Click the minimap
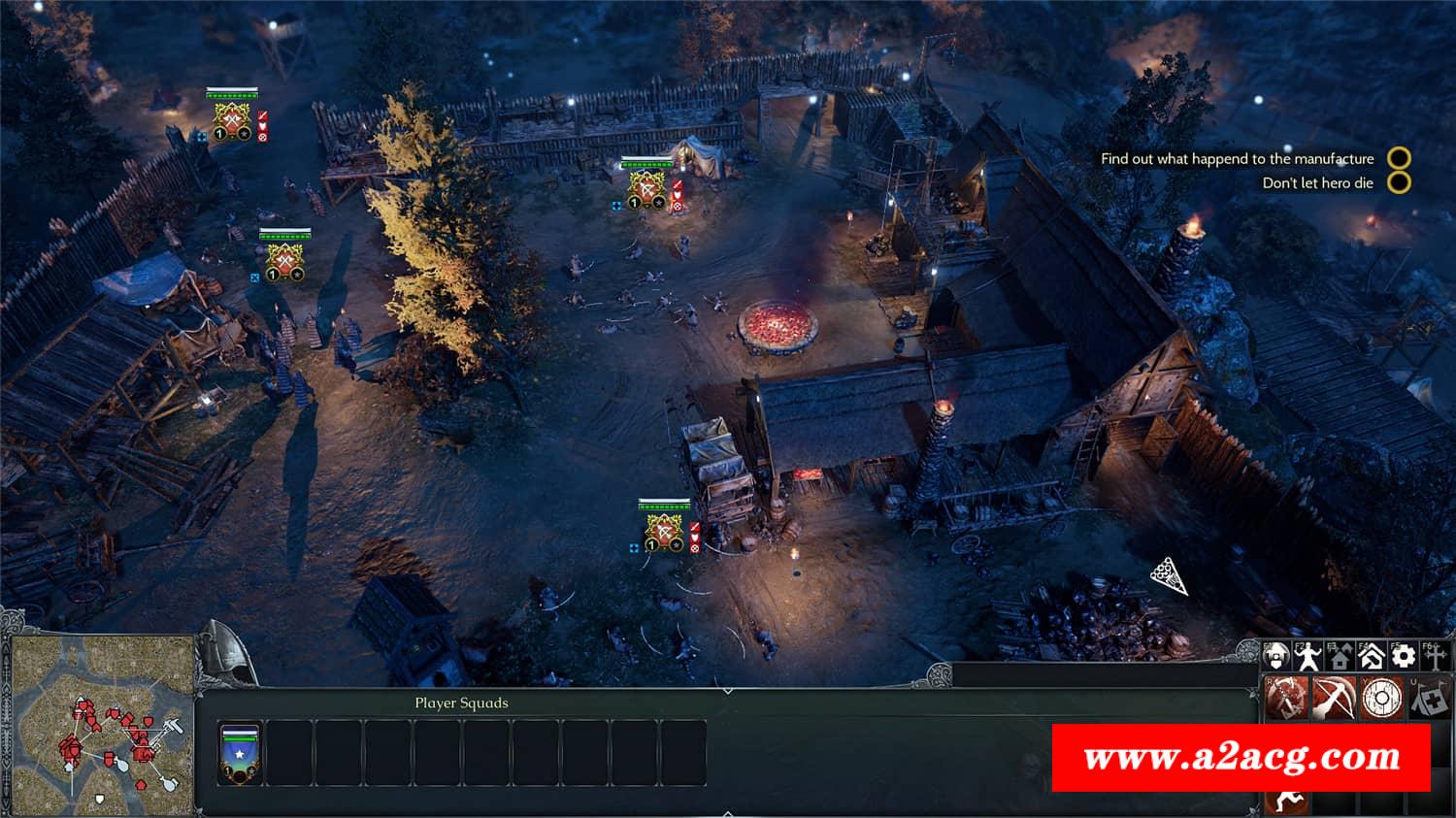This screenshot has width=1456, height=818. (x=100, y=725)
